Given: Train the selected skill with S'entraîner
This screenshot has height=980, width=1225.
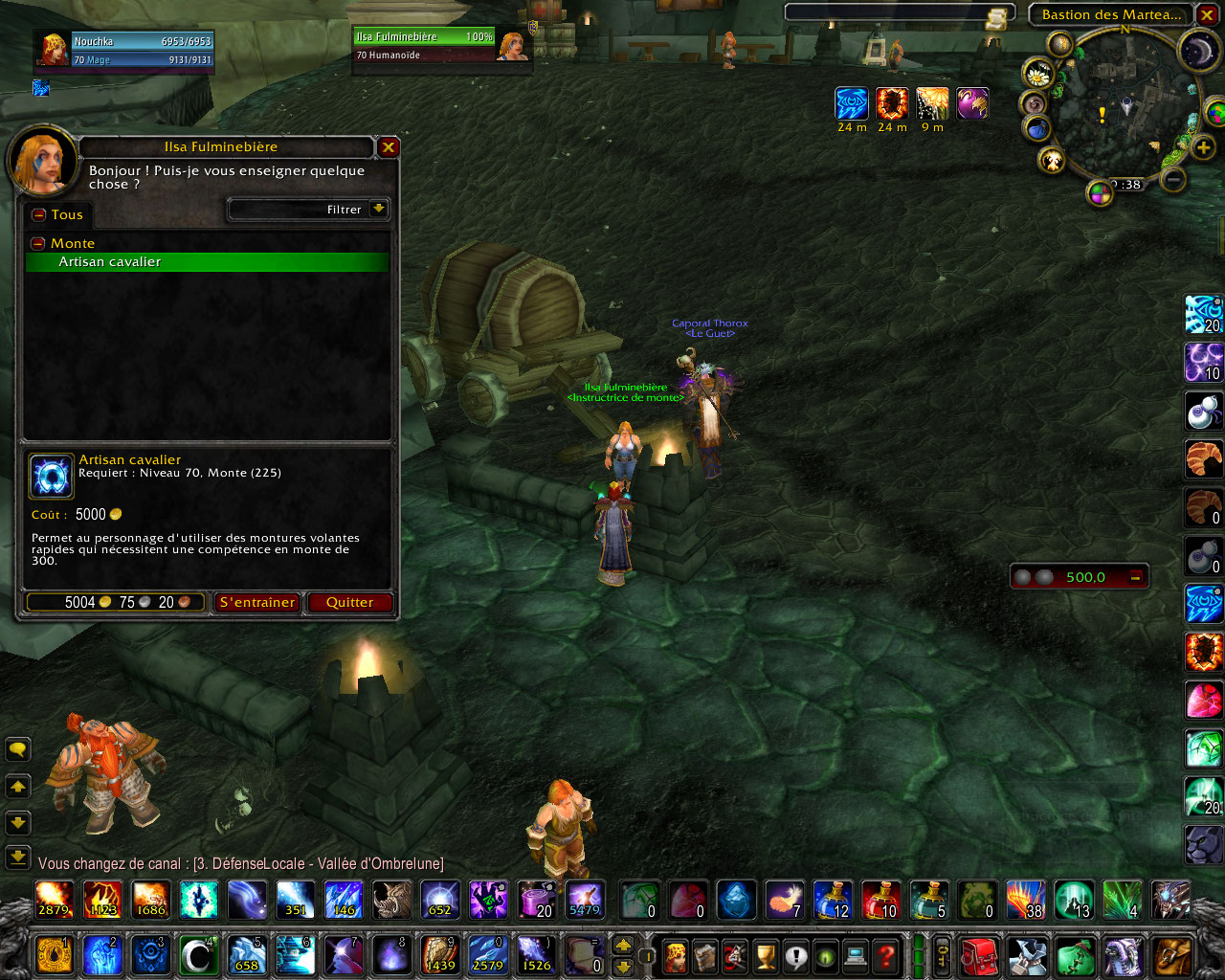Looking at the screenshot, I should pos(256,602).
